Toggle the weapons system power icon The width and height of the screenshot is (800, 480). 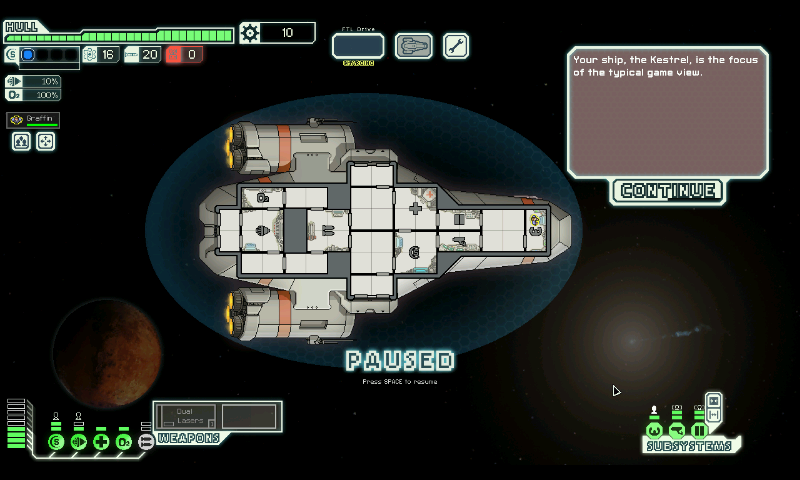click(x=146, y=441)
